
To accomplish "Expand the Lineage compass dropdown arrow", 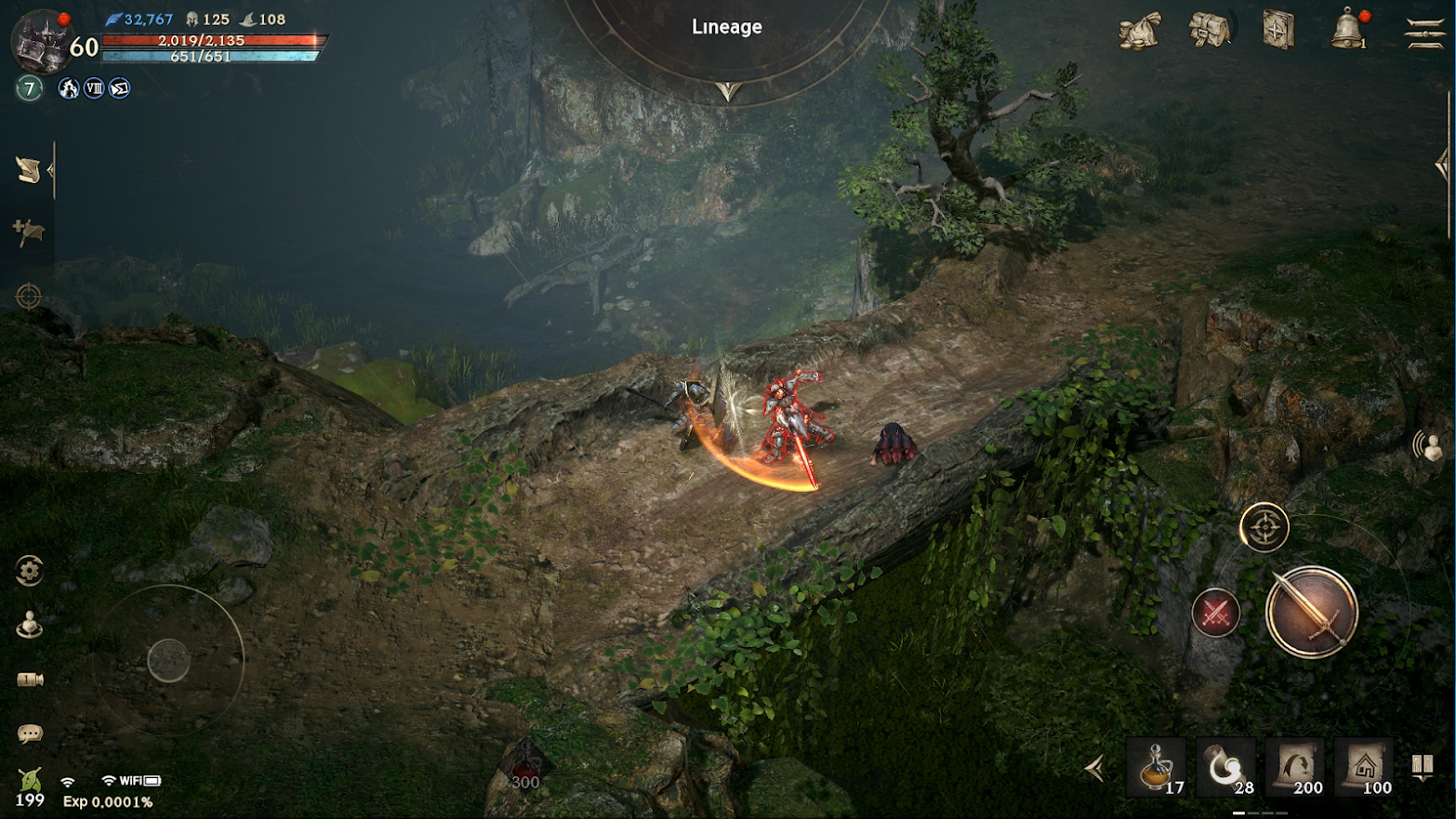I will pyautogui.click(x=728, y=91).
